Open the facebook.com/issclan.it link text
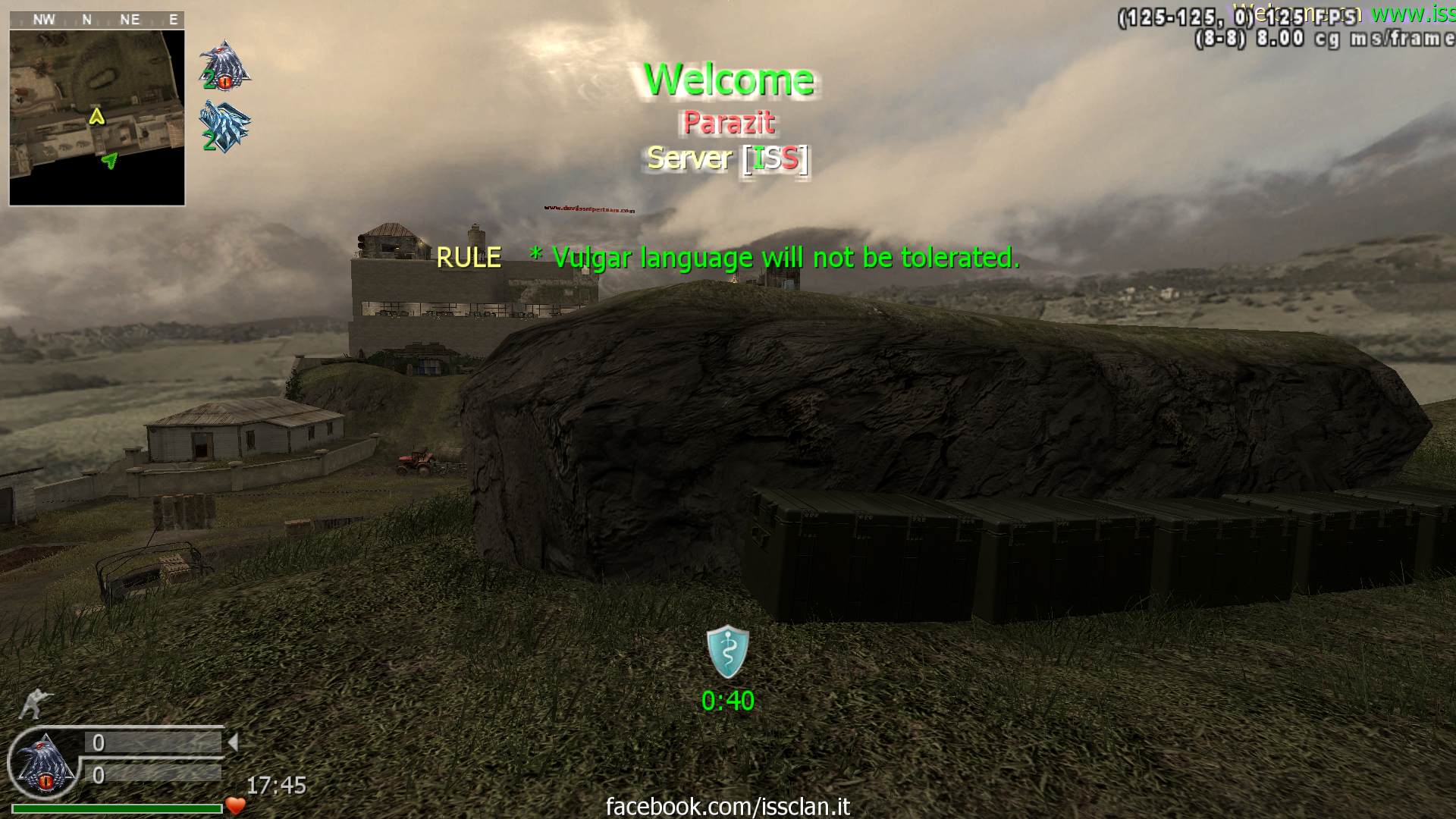This screenshot has width=1456, height=819. pyautogui.click(x=727, y=806)
